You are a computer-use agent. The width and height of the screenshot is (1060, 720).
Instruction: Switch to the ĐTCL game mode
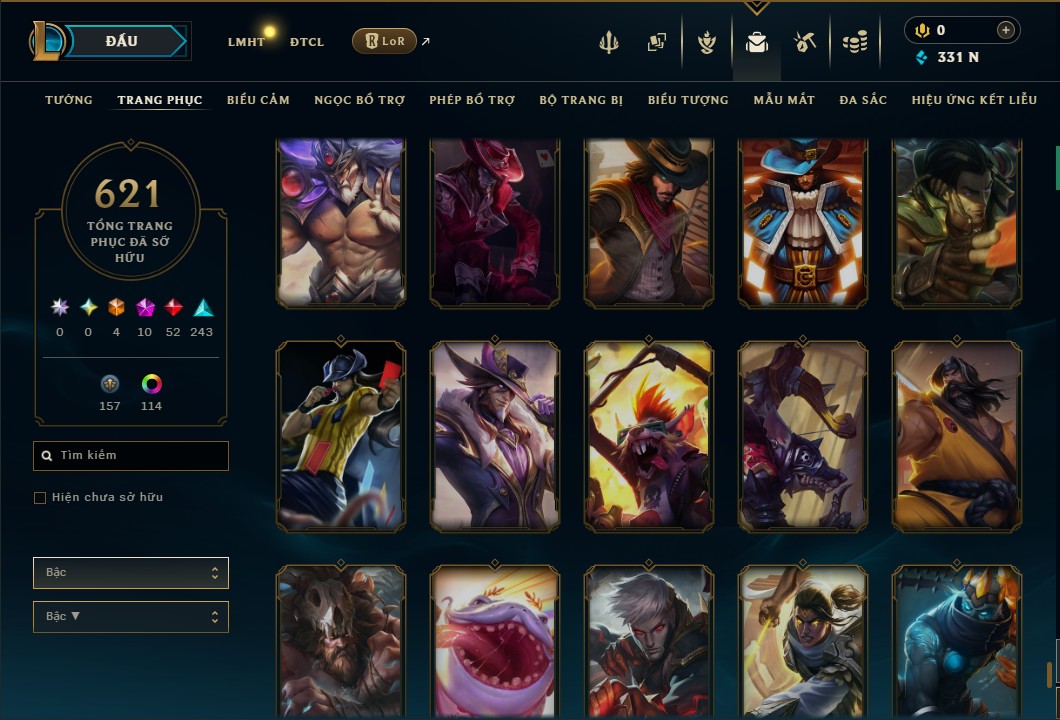[307, 42]
